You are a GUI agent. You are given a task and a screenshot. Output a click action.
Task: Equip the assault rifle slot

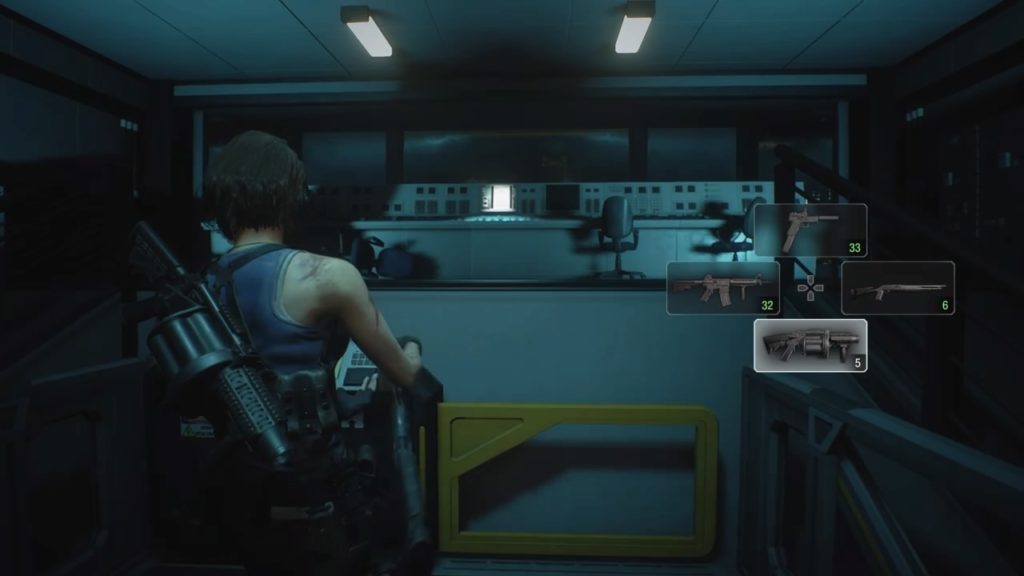tap(723, 288)
